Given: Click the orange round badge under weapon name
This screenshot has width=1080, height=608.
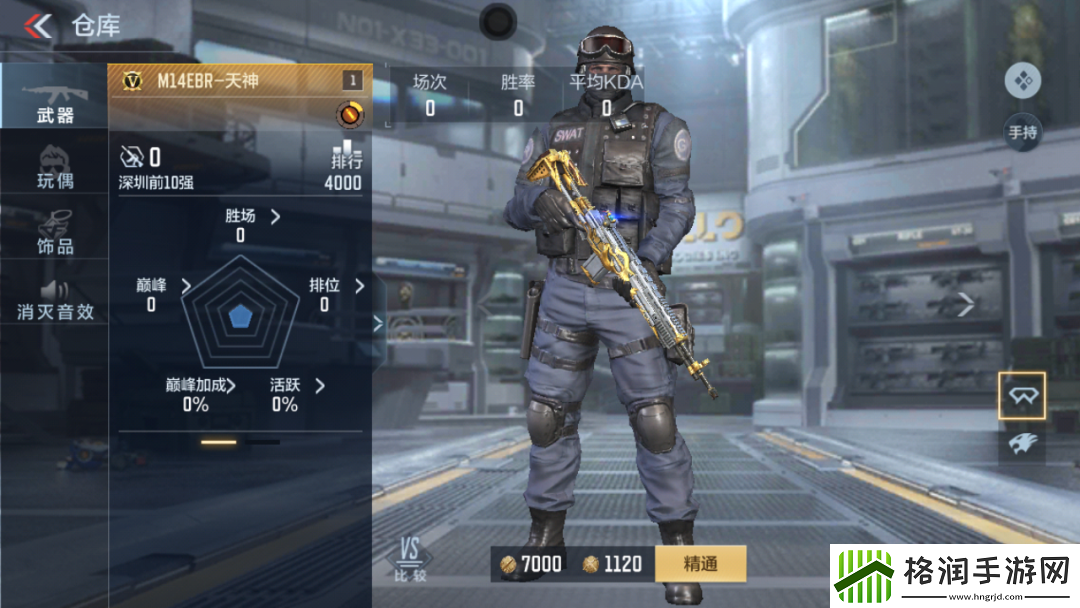Looking at the screenshot, I should [350, 115].
